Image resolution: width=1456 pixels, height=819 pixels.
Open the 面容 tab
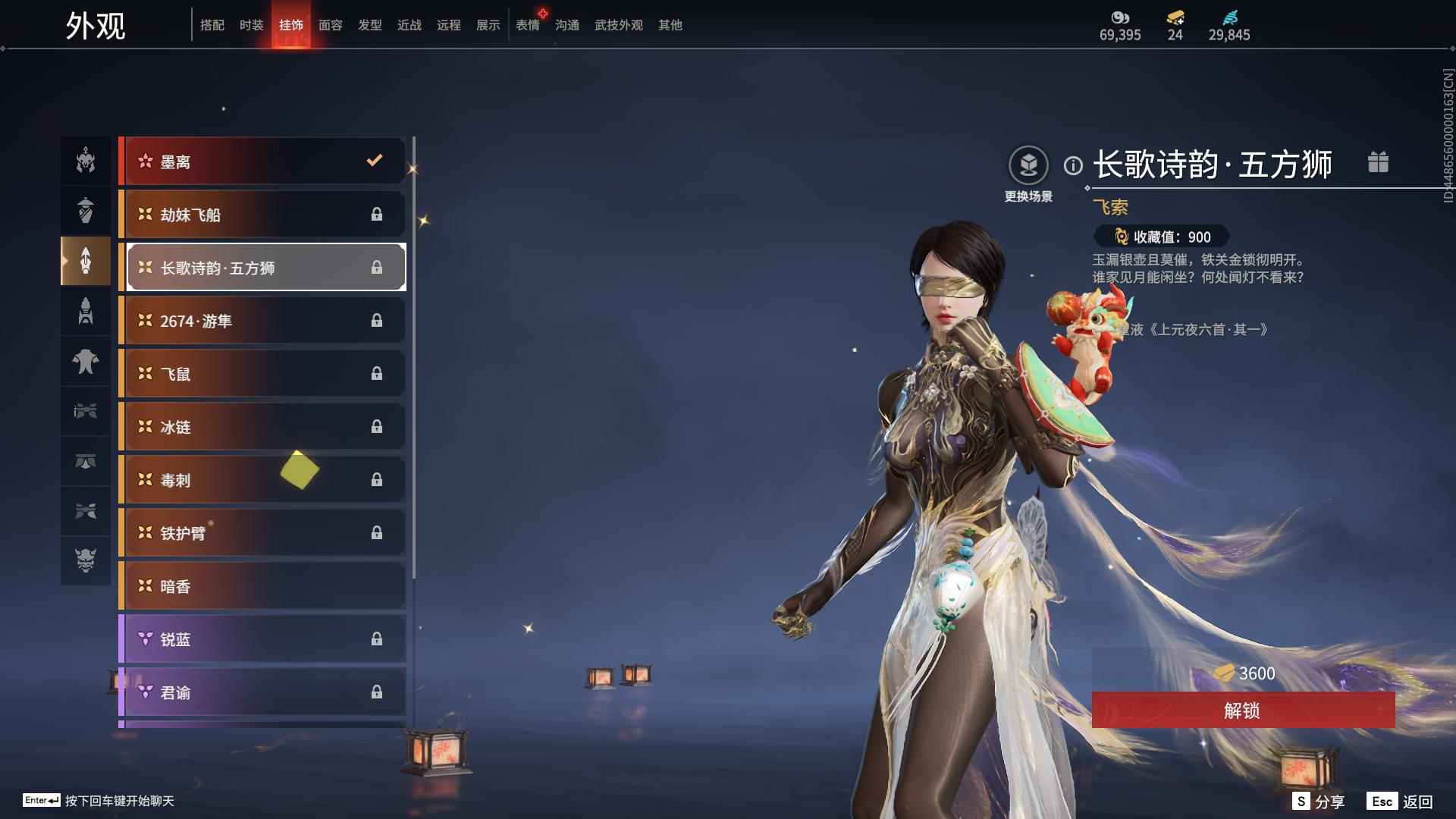(330, 25)
